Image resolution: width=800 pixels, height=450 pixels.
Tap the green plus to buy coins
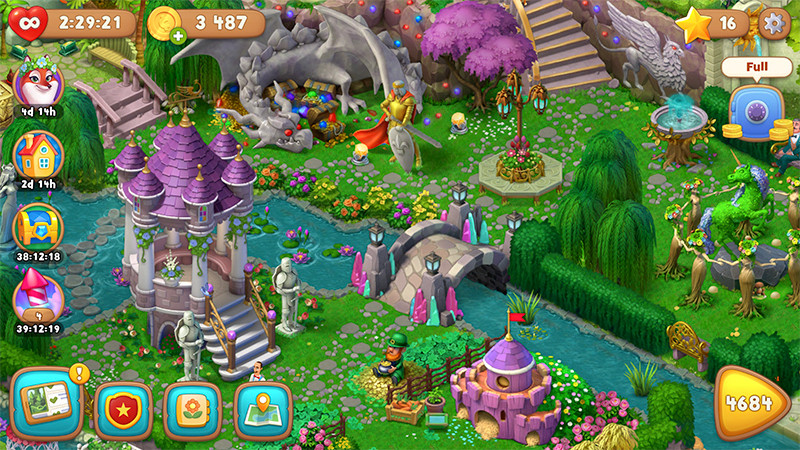[178, 37]
